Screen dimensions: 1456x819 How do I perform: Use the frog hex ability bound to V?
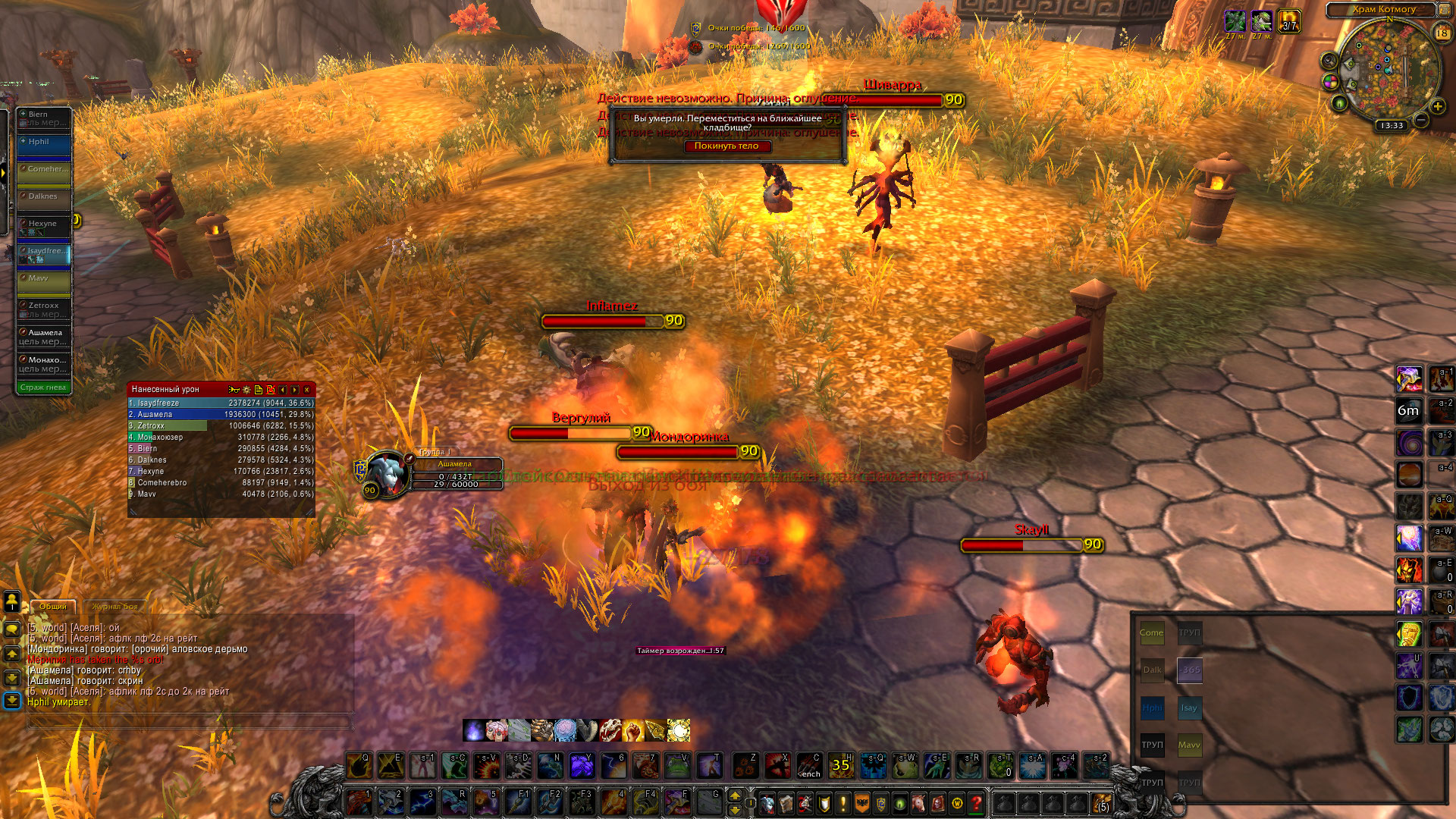677,767
